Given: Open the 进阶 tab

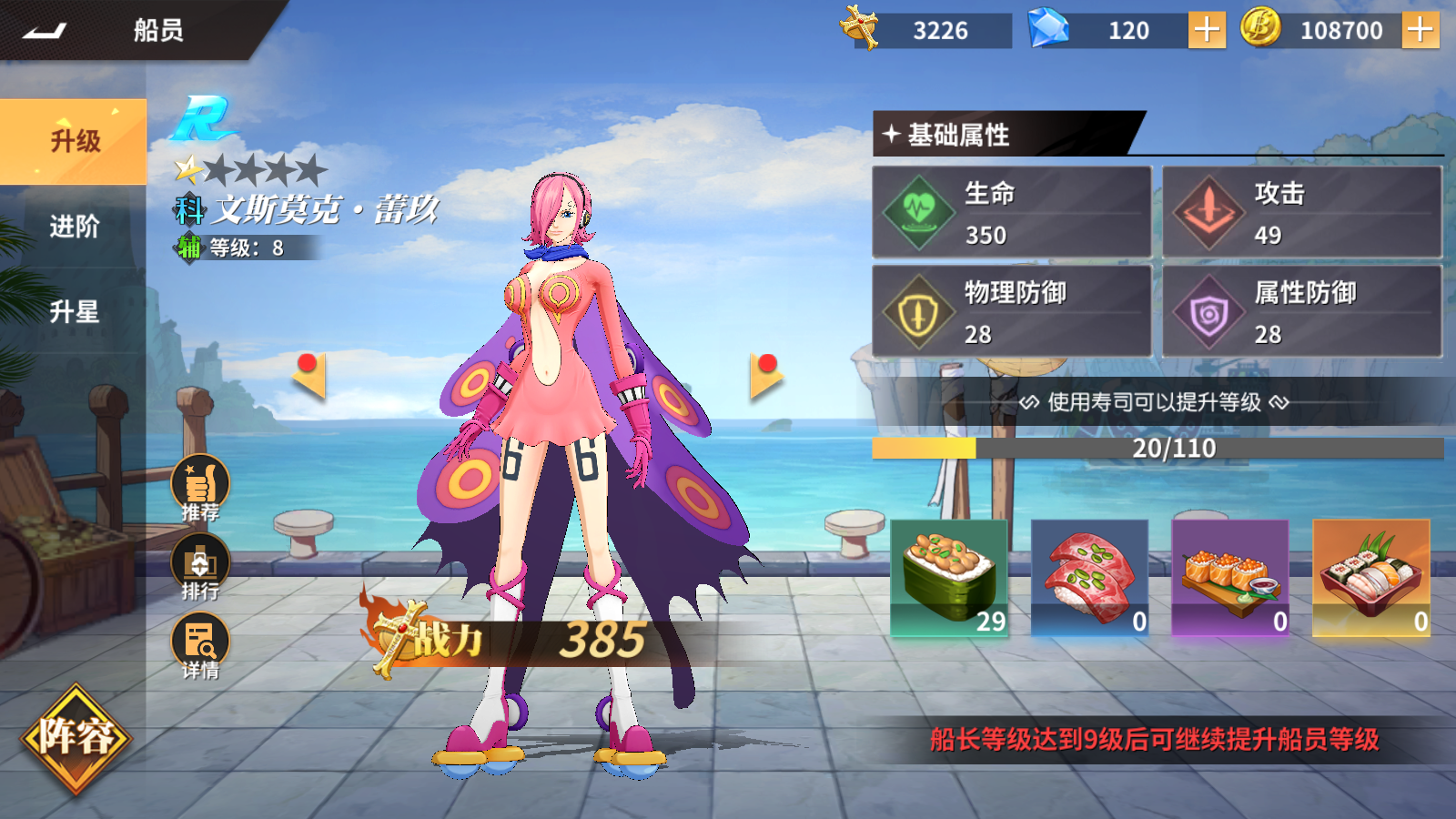Looking at the screenshot, I should click(74, 227).
